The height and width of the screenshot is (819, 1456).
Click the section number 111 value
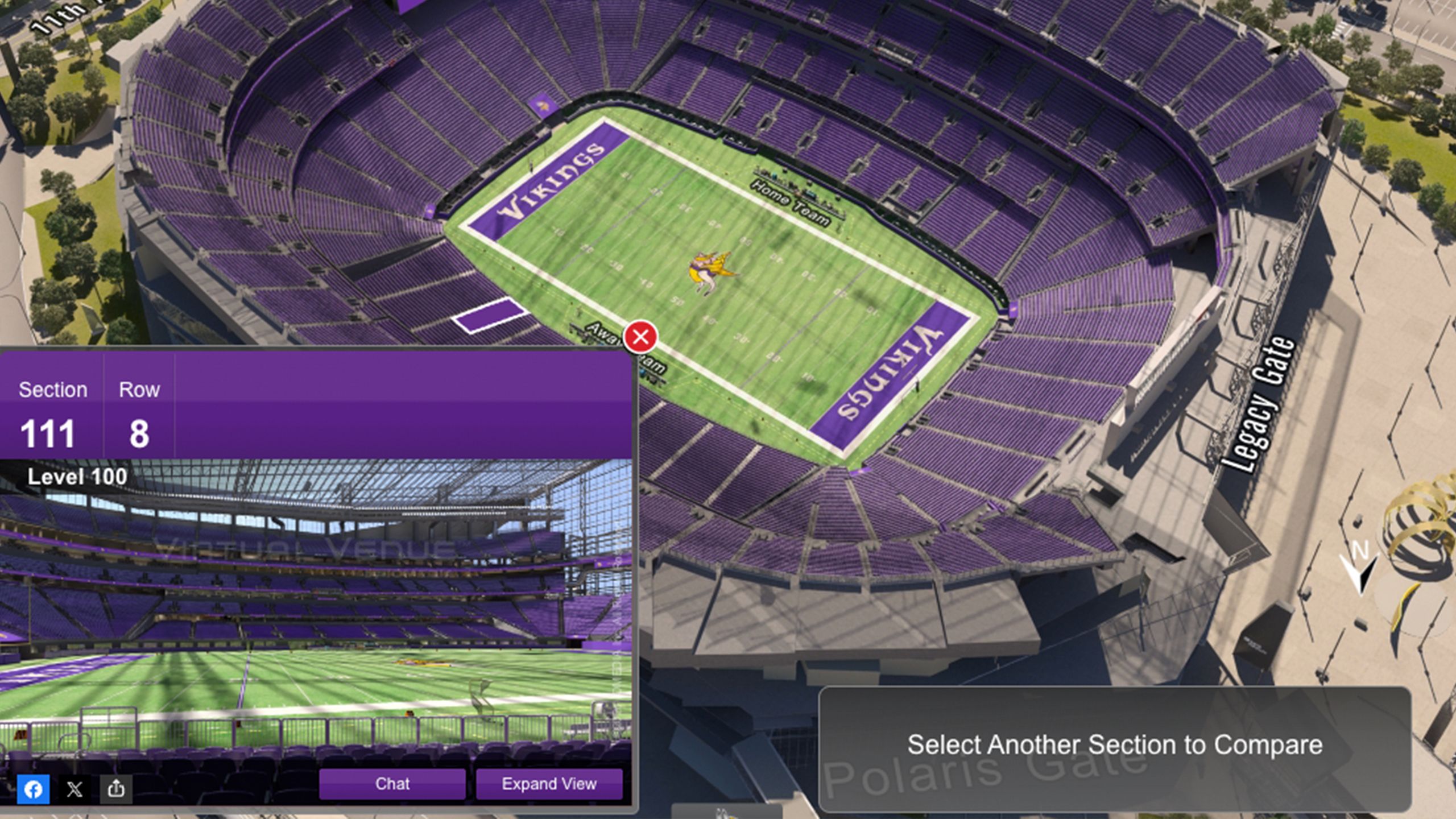click(48, 433)
